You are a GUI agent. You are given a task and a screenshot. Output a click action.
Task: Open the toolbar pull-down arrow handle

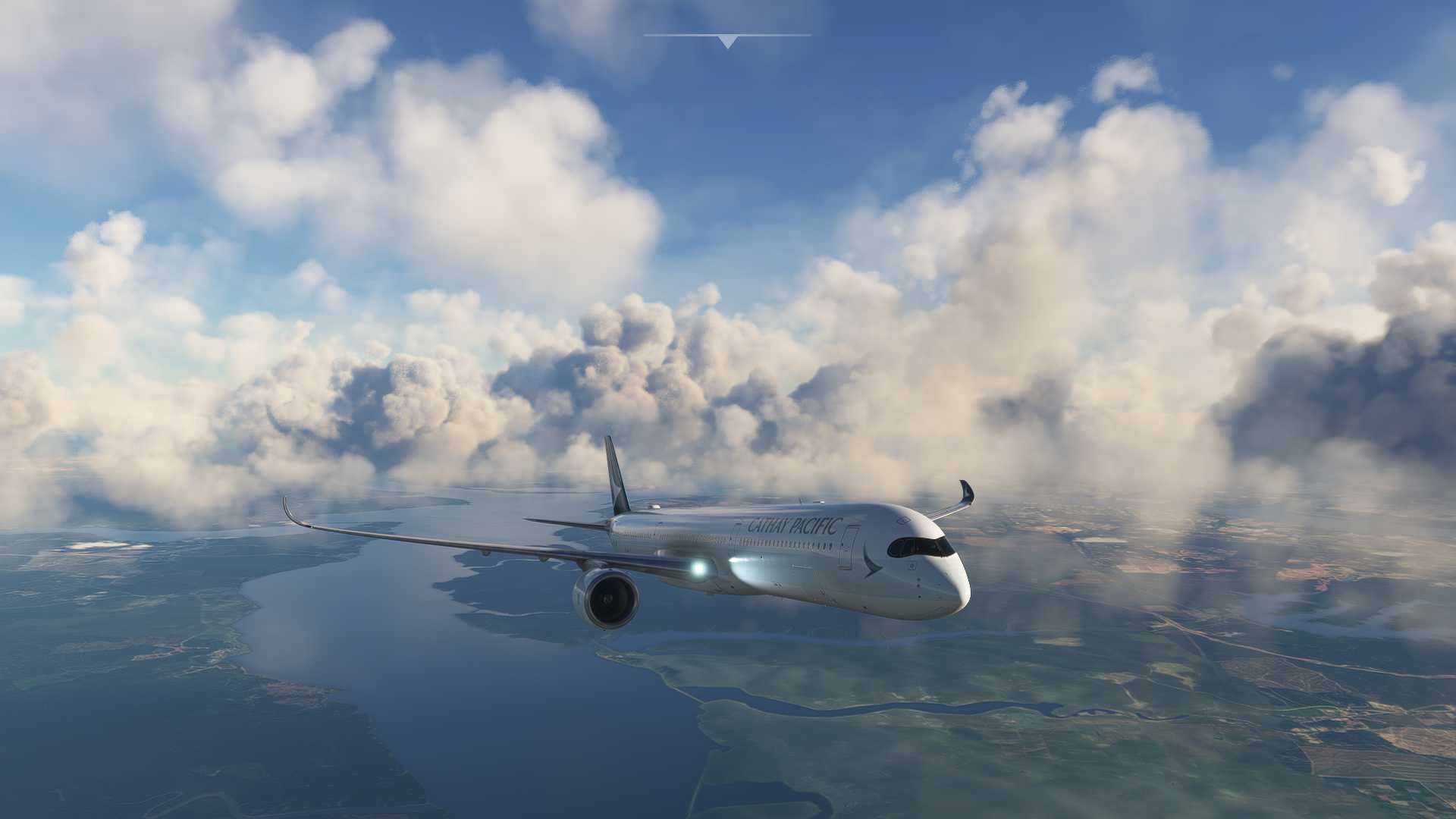click(x=727, y=42)
